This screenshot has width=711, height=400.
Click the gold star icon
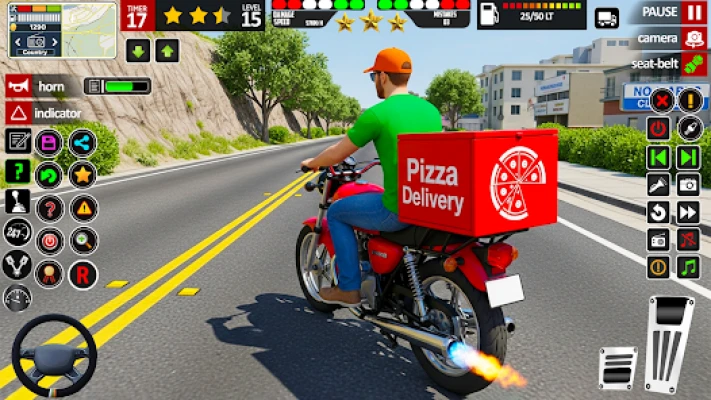coord(82,175)
